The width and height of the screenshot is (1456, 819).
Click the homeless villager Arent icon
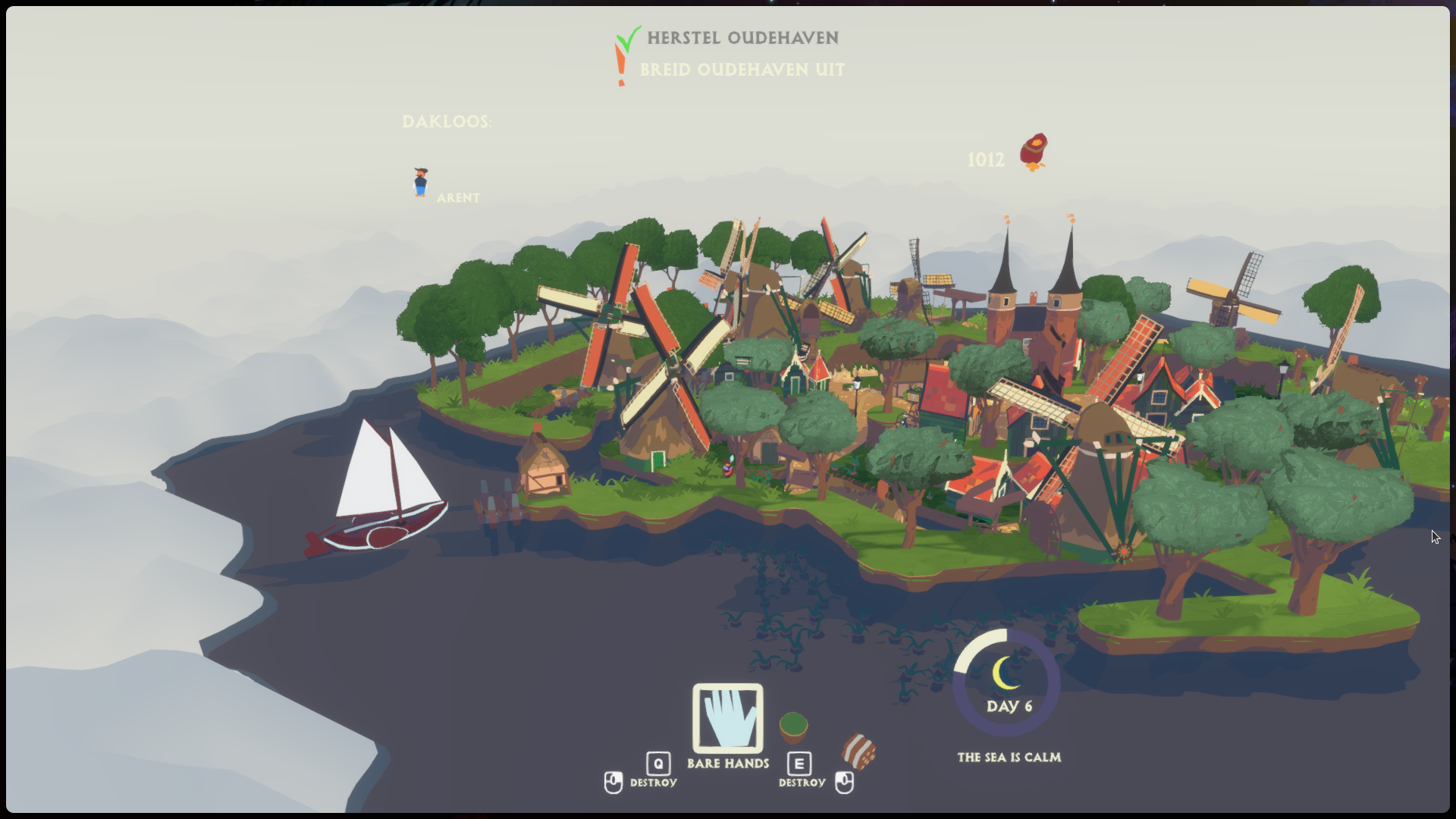(x=421, y=182)
